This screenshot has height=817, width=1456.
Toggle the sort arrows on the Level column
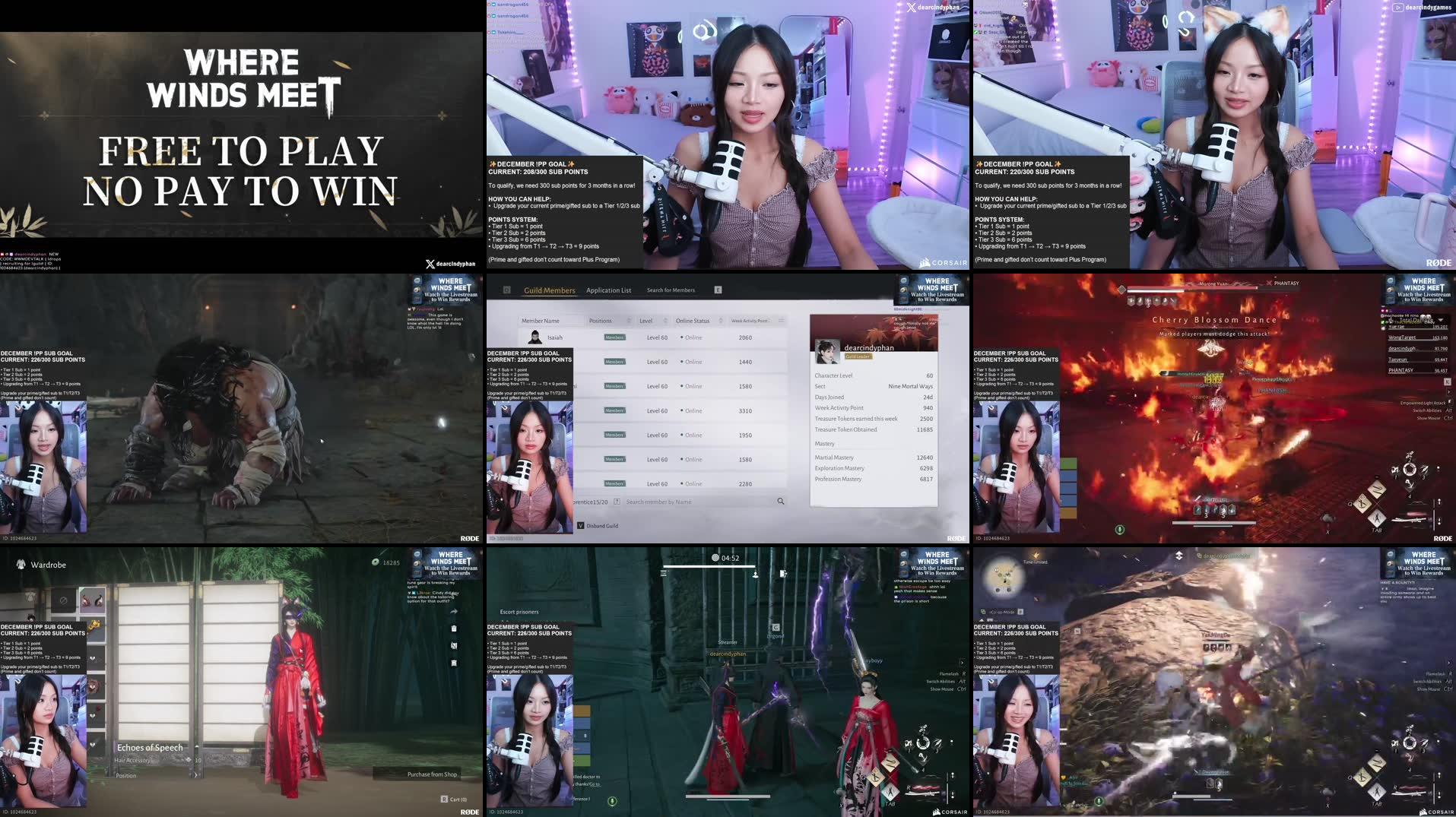click(x=665, y=321)
